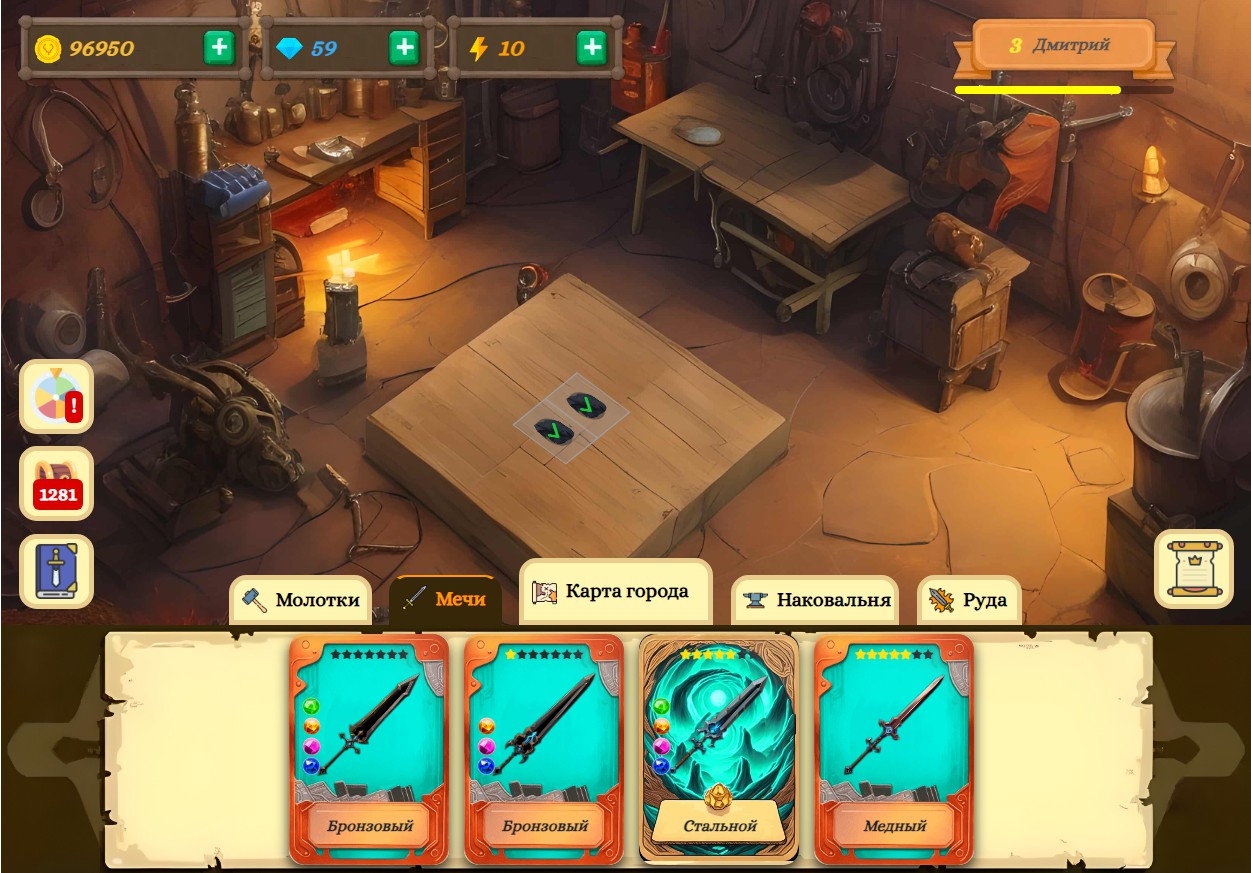Screen dimensions: 1251x873
Task: Open the fortune wheel with the exclamation mark
Action: [57, 396]
